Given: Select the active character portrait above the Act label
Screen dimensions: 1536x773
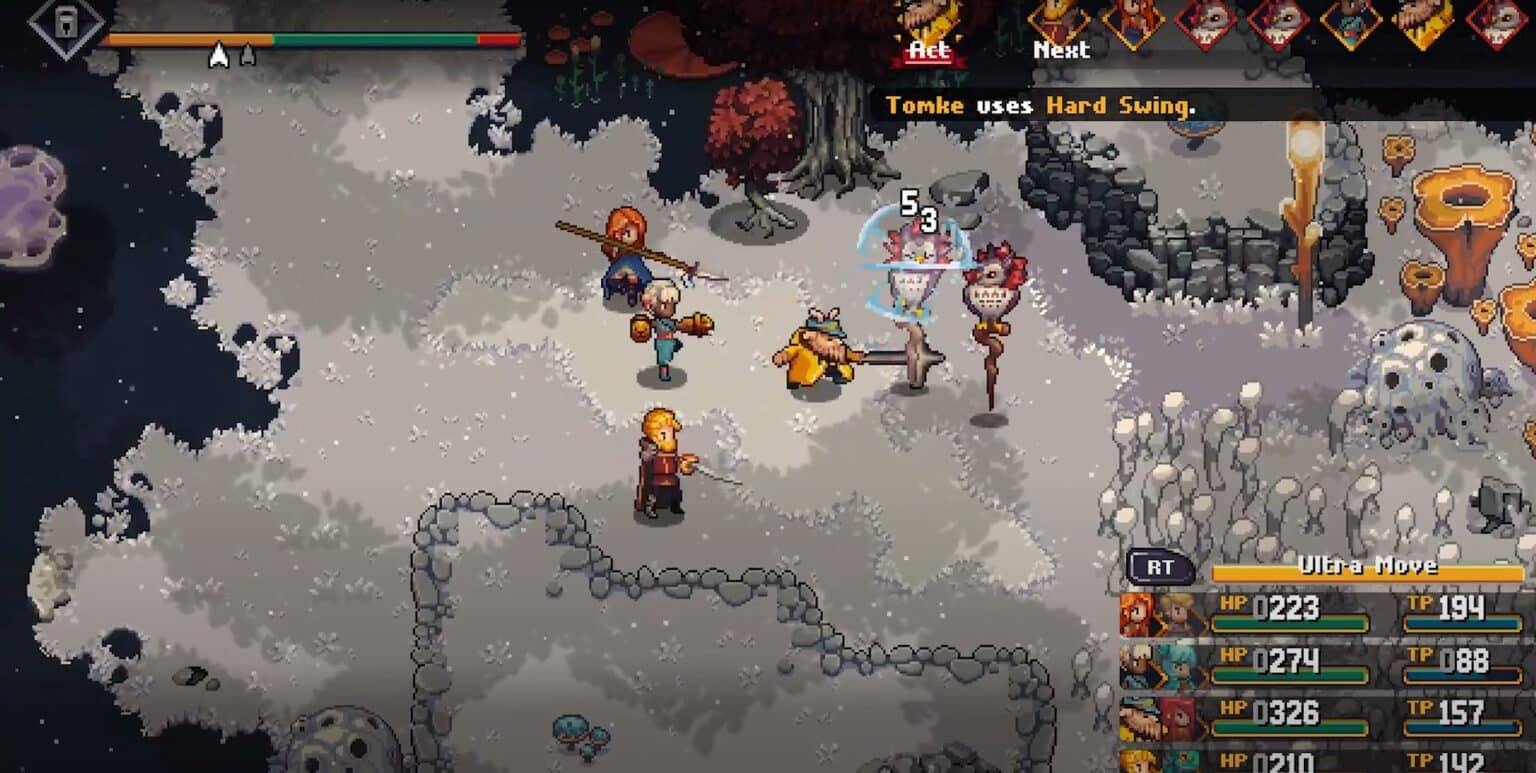Looking at the screenshot, I should pos(930,18).
